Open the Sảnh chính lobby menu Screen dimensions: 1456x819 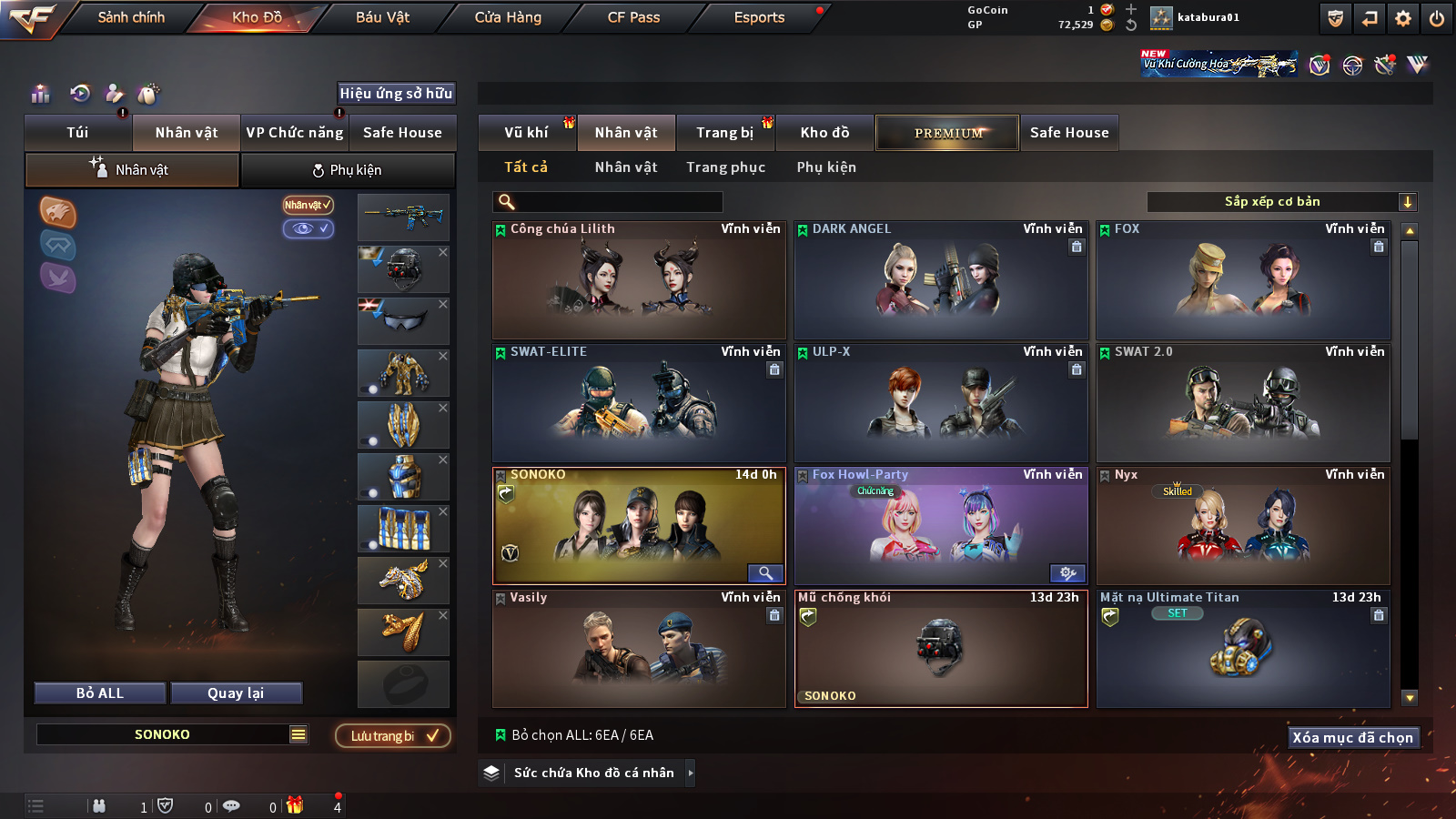(x=131, y=17)
